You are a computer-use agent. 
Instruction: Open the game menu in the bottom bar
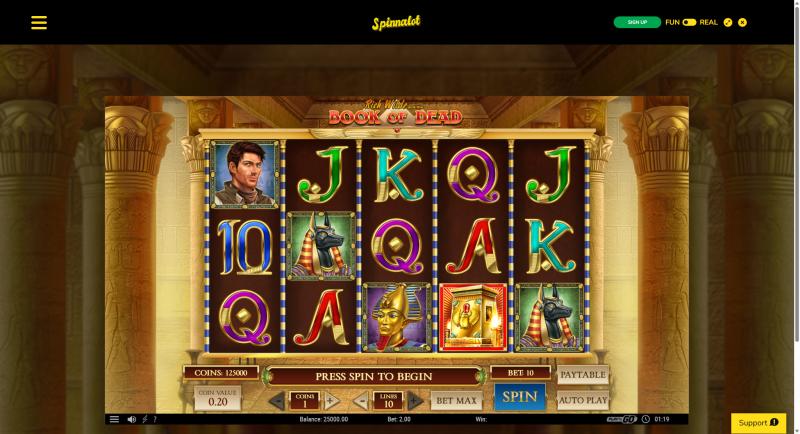click(x=114, y=419)
